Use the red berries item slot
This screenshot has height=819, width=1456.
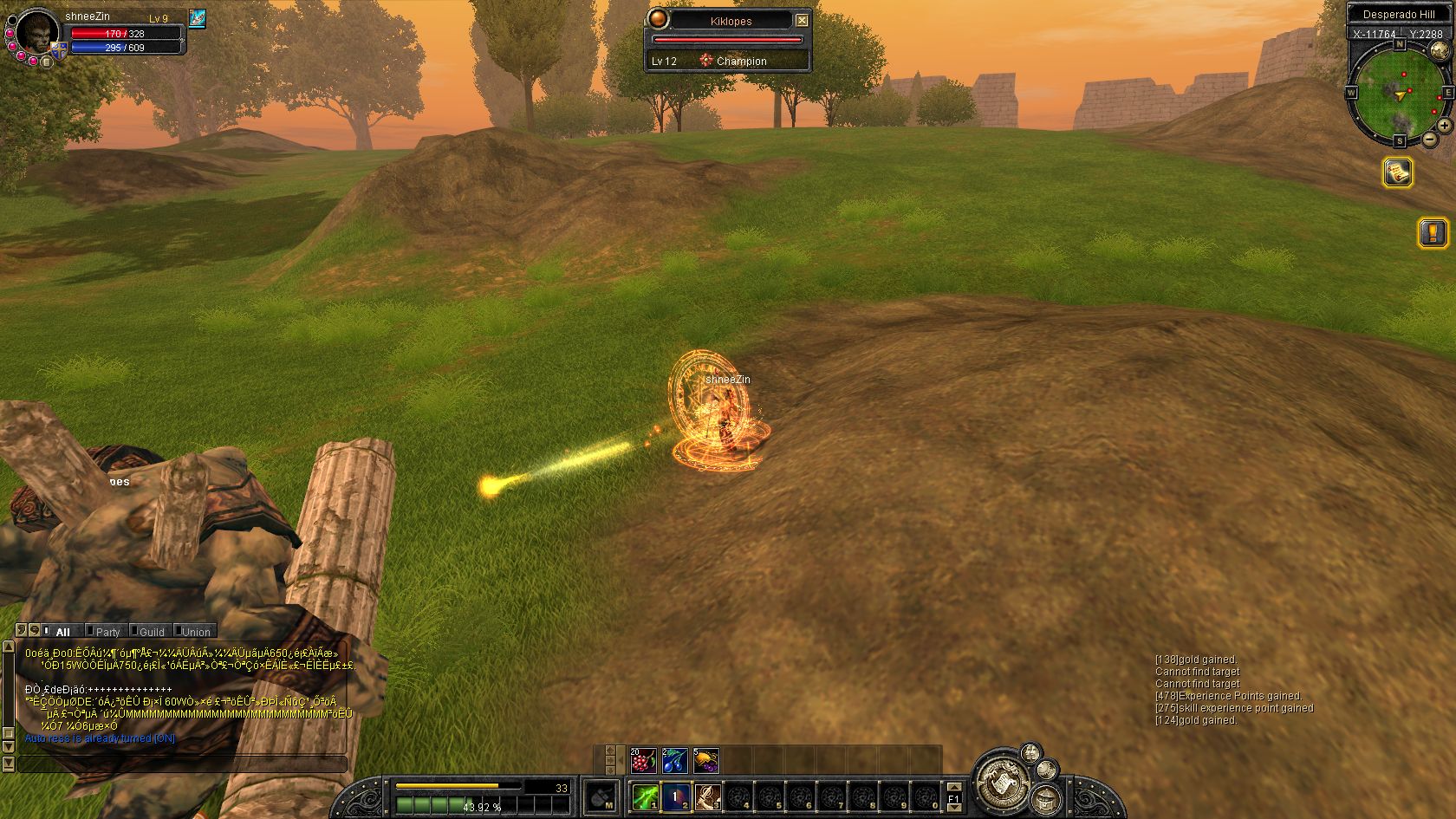642,761
